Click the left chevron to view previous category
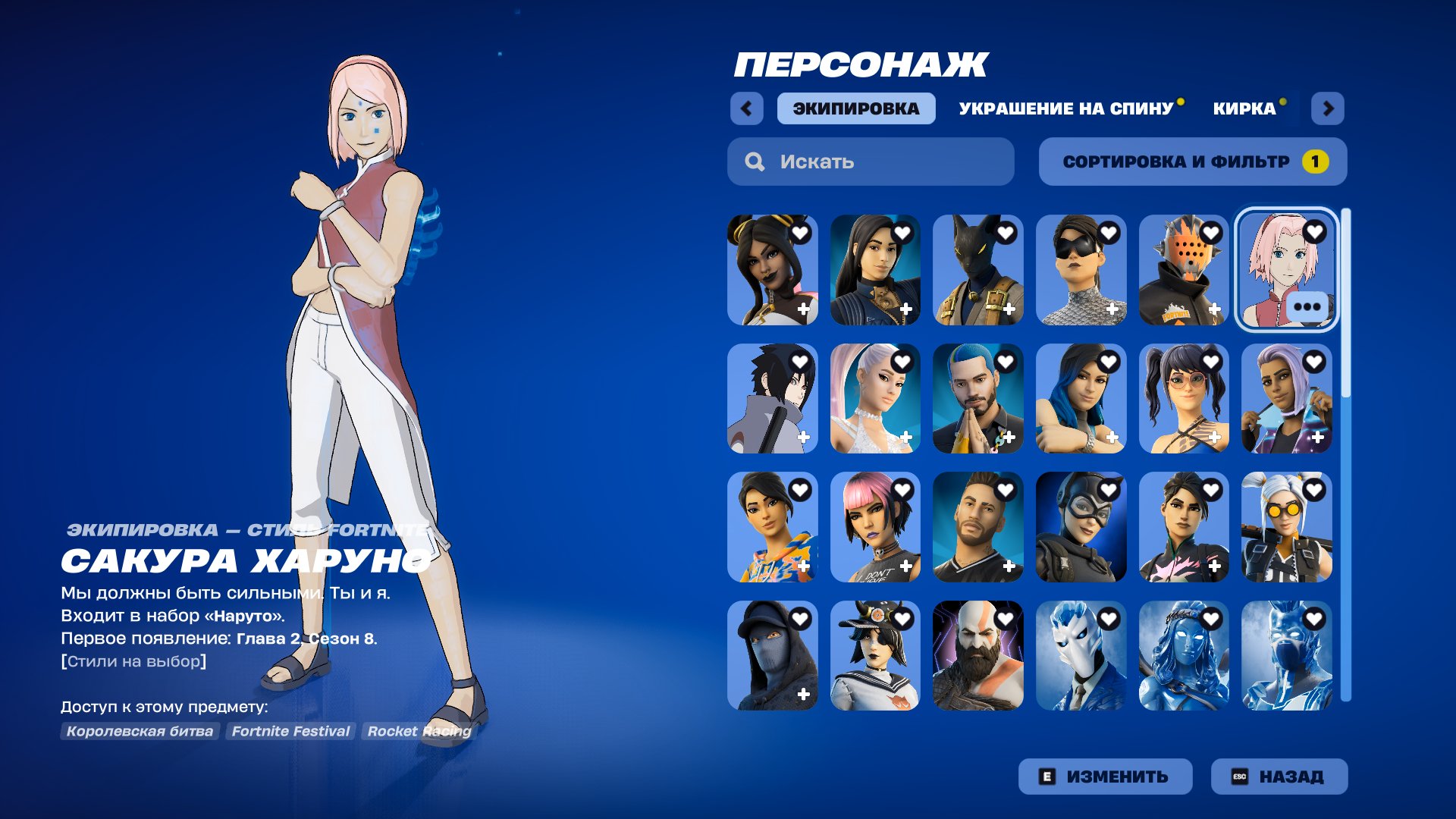The width and height of the screenshot is (1456, 819). 747,108
